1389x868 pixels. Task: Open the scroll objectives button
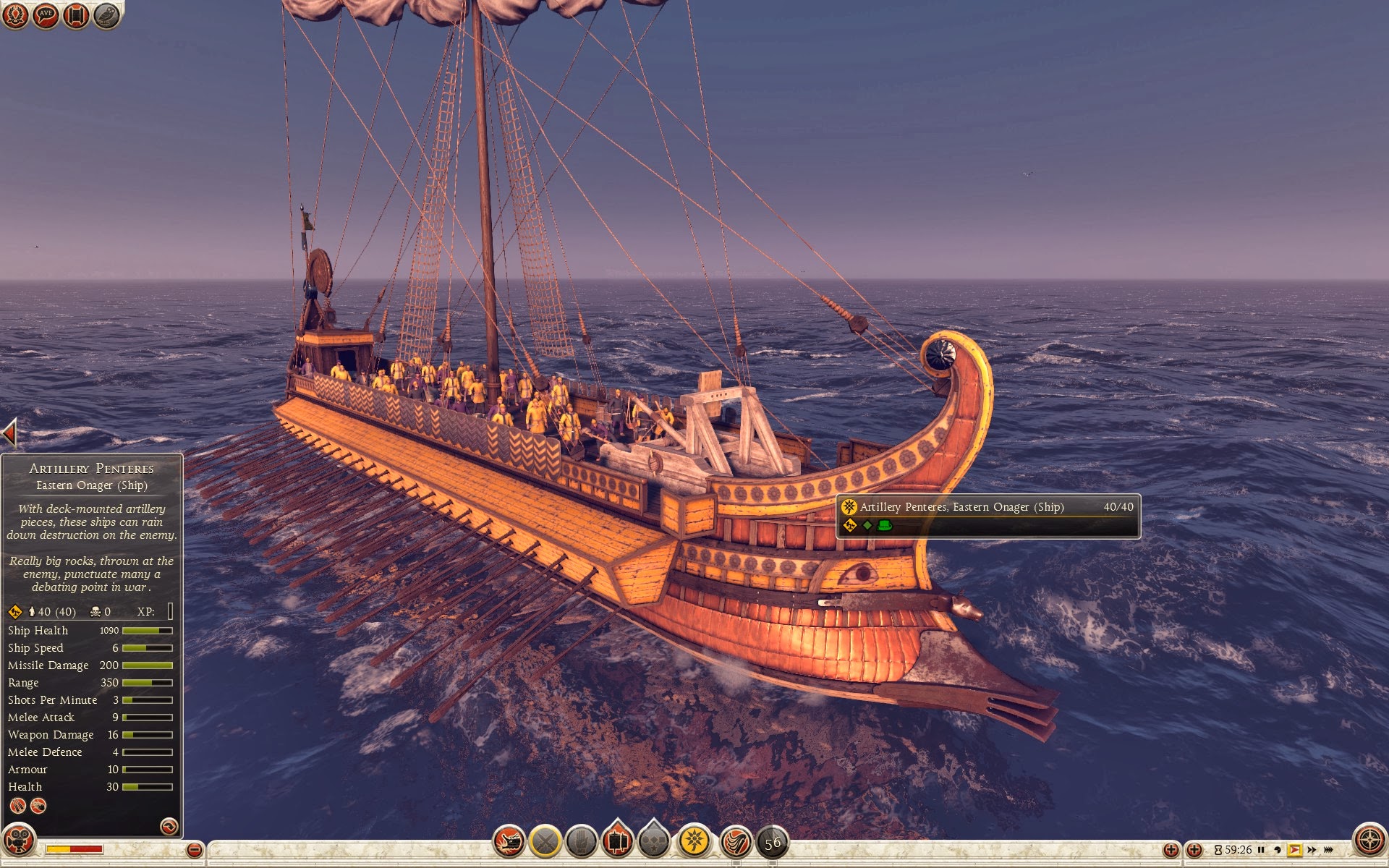coord(76,15)
